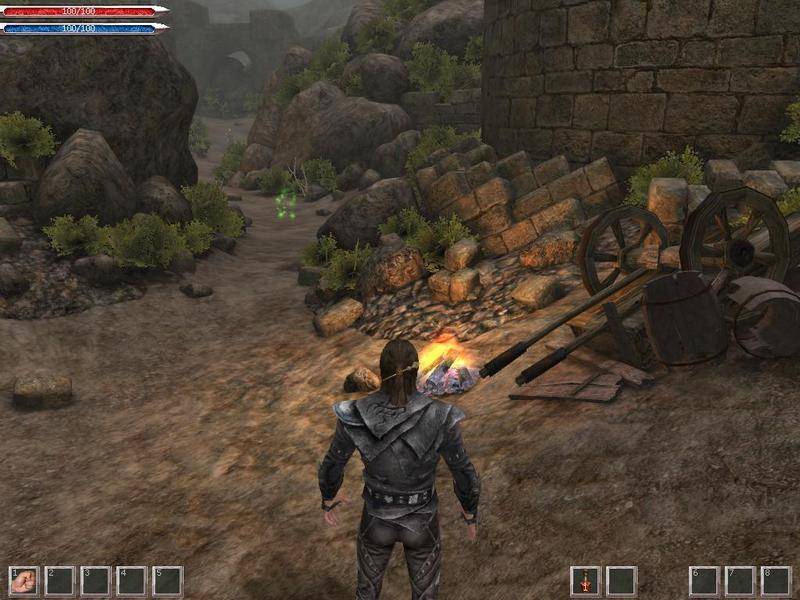Viewport: 800px width, 600px height.
Task: Choose empty hotbar slot number 3
Action: pyautogui.click(x=95, y=581)
